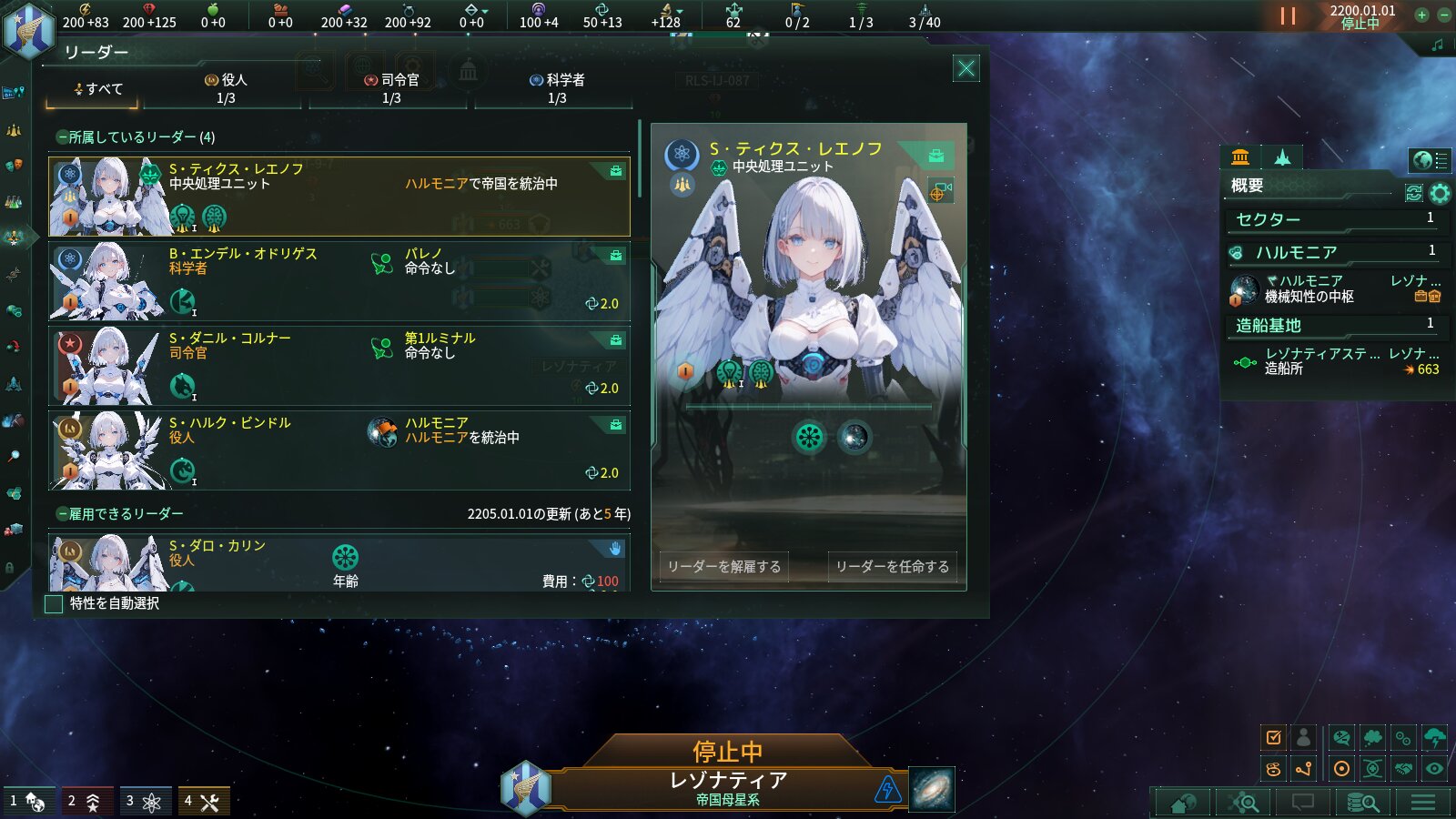Click the pause button beside the date

(1288, 15)
